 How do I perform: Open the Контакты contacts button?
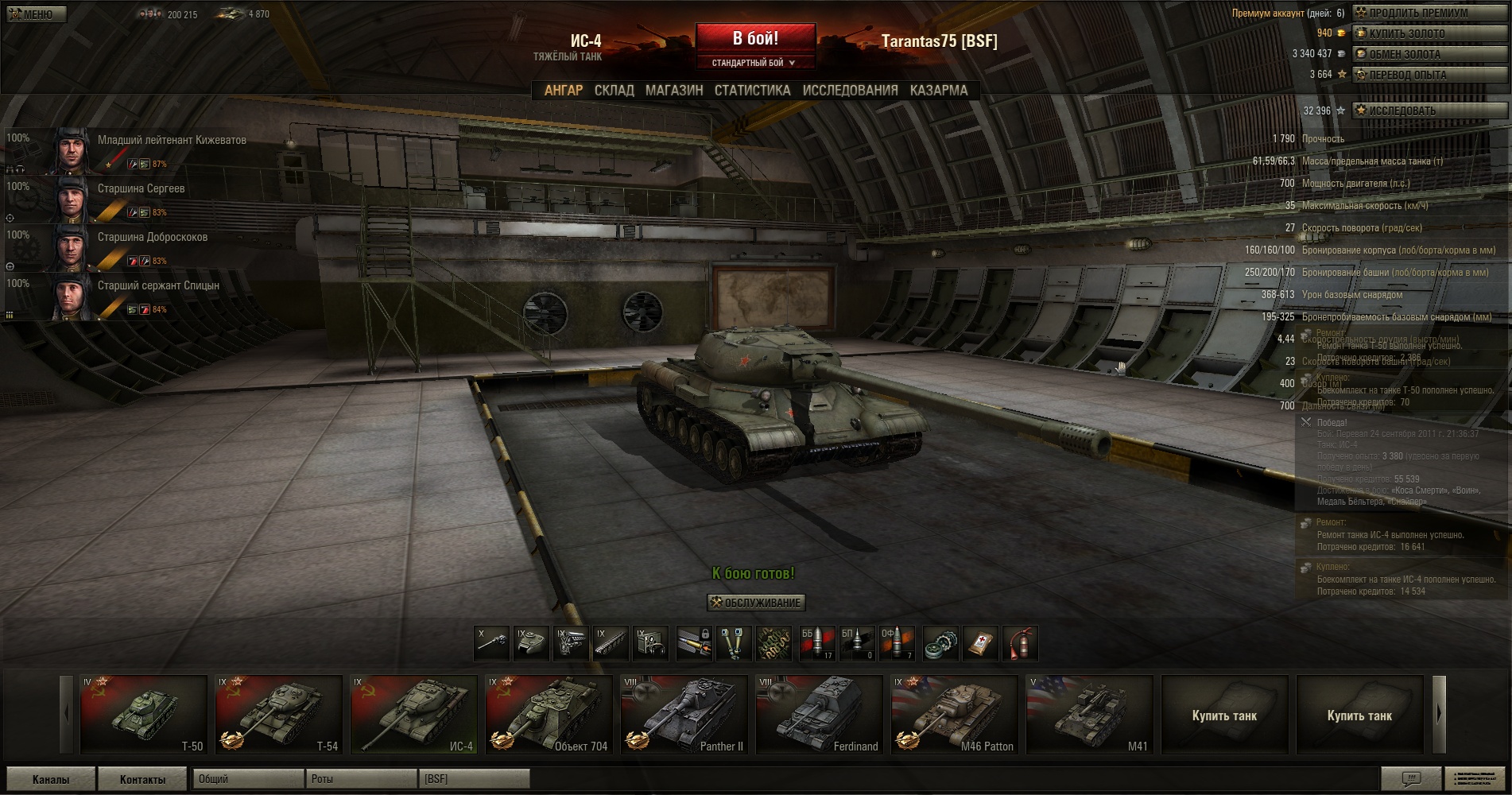tap(142, 779)
